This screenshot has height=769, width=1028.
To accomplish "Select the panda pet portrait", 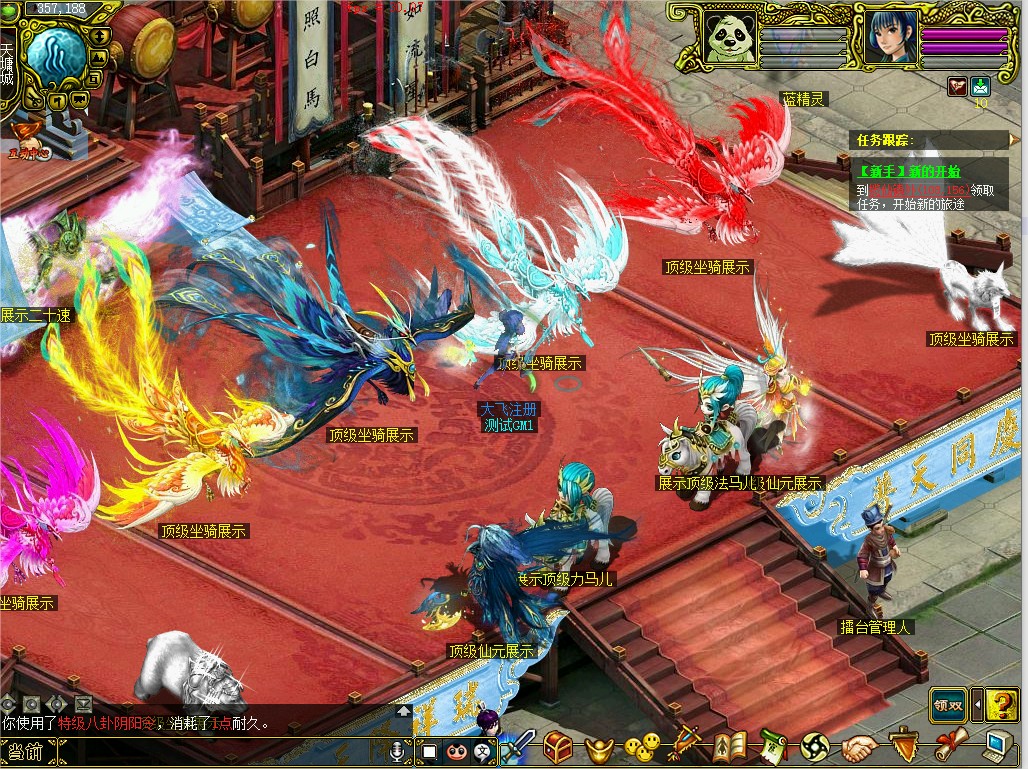I will point(728,38).
